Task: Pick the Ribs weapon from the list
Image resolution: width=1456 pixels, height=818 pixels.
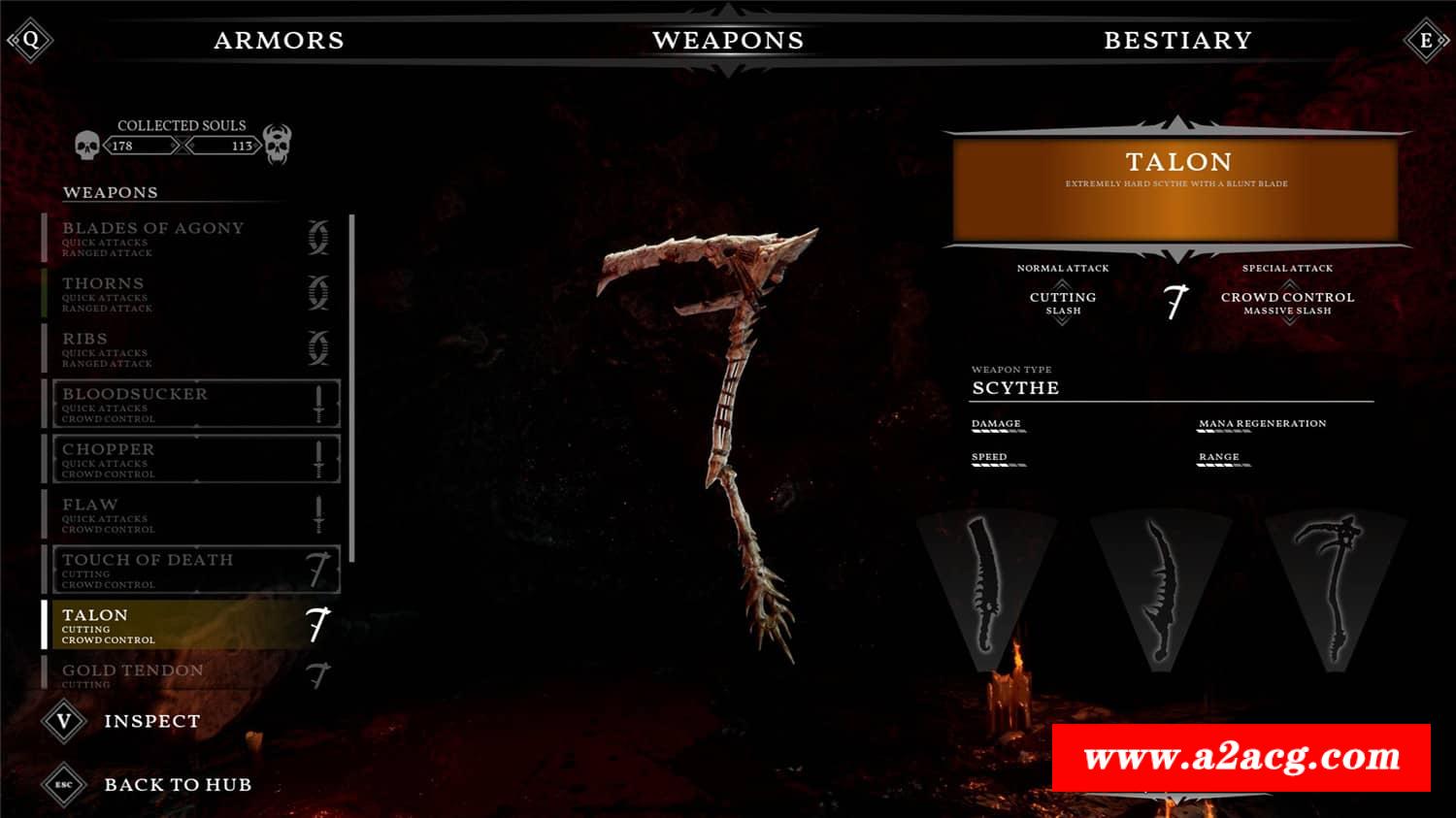Action: tap(191, 348)
